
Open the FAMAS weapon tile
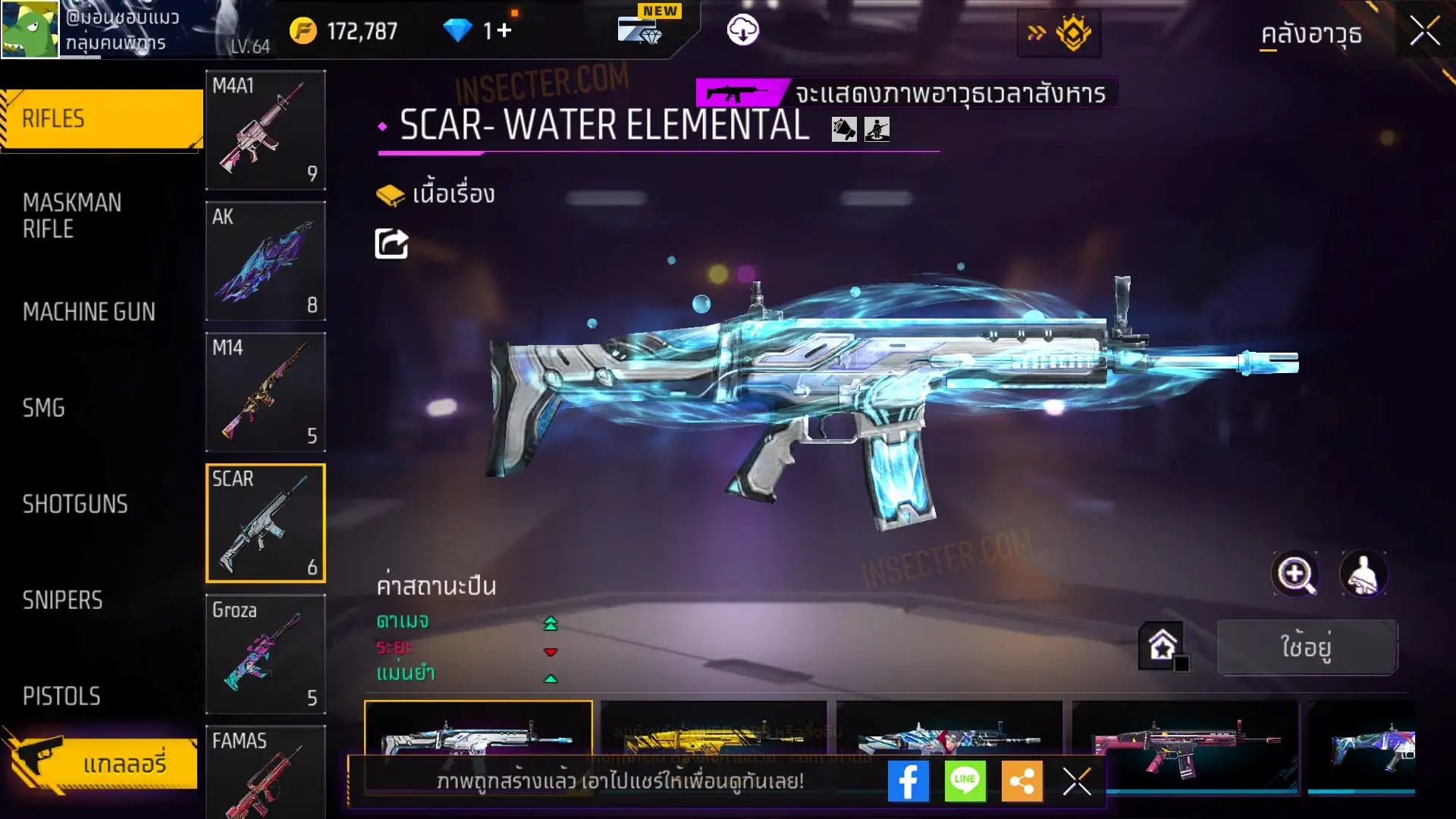point(265,772)
